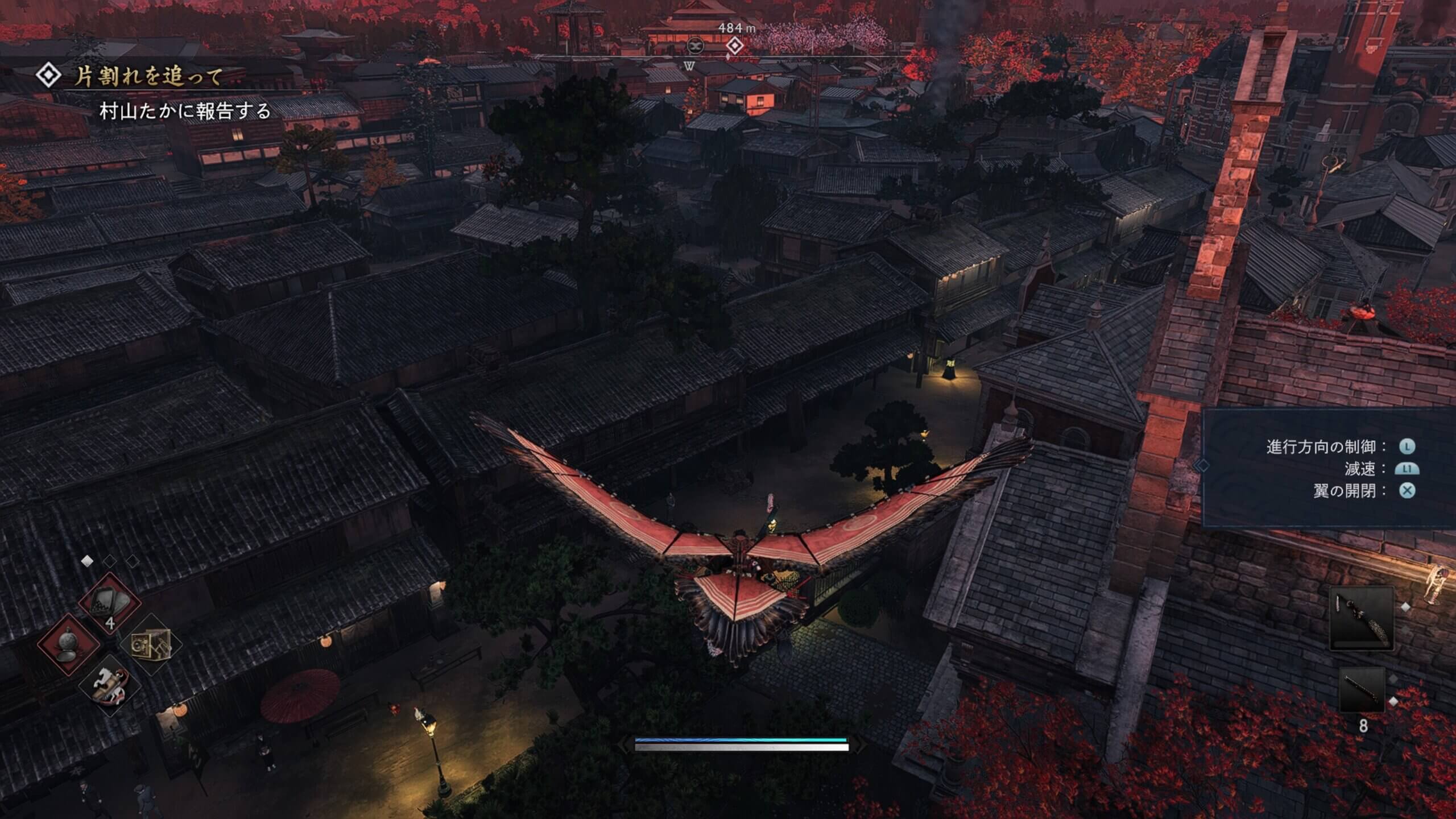Open the camera item slot
Image resolution: width=1456 pixels, height=819 pixels.
pos(151,644)
